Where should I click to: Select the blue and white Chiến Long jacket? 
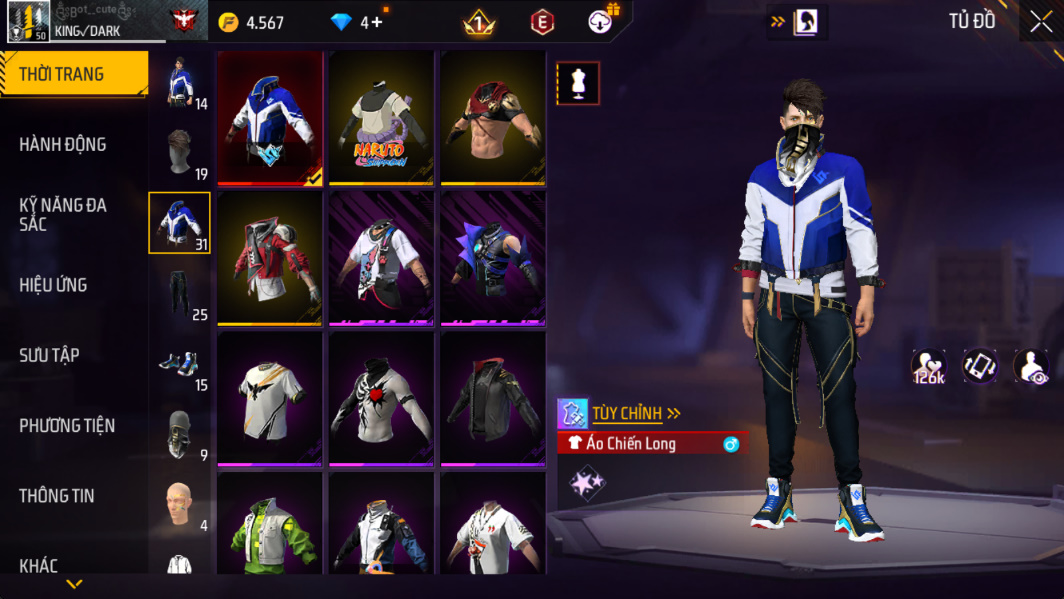point(270,118)
